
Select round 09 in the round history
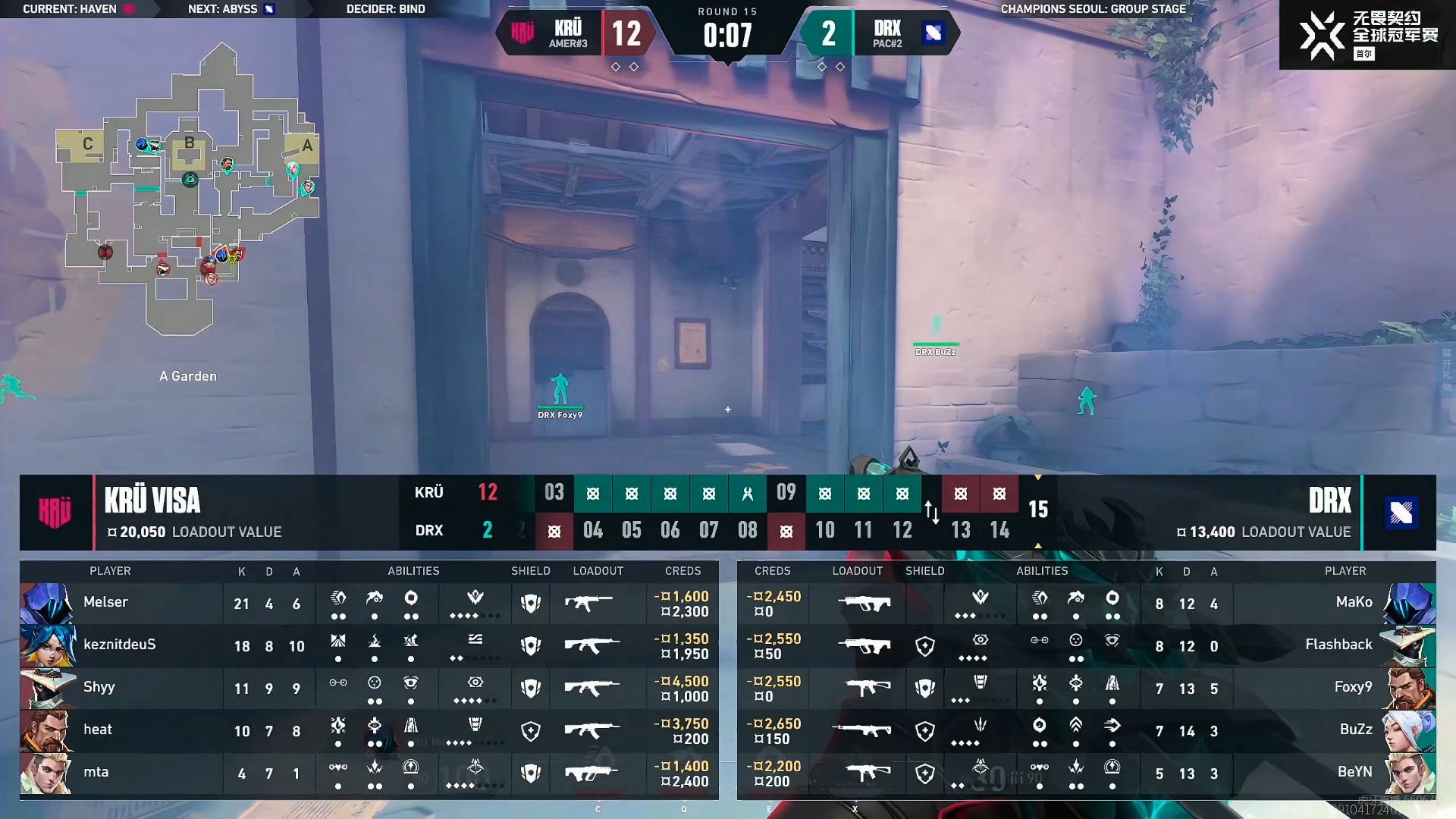(x=786, y=493)
